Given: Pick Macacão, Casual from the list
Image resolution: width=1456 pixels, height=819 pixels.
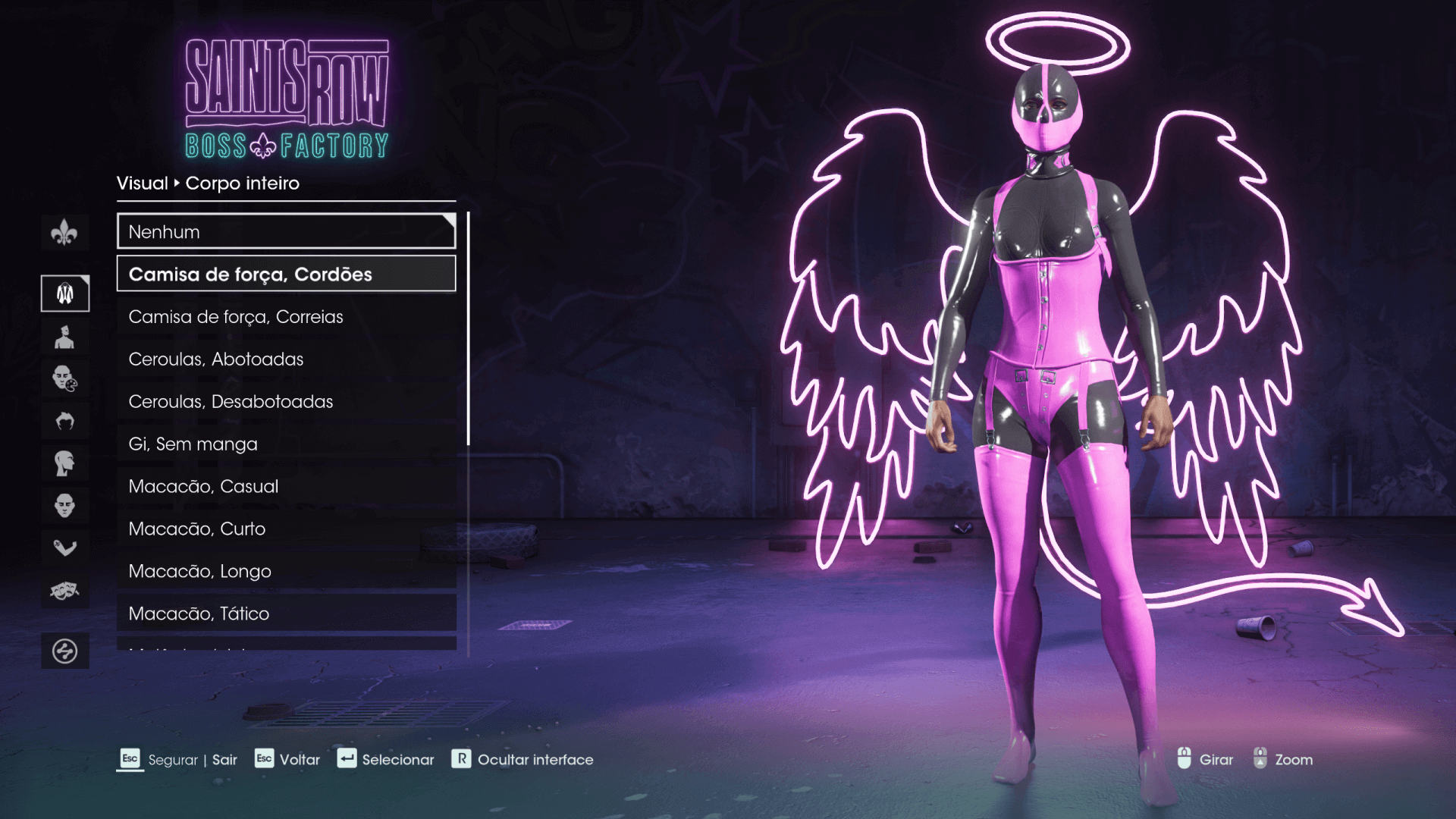Looking at the screenshot, I should pyautogui.click(x=286, y=487).
